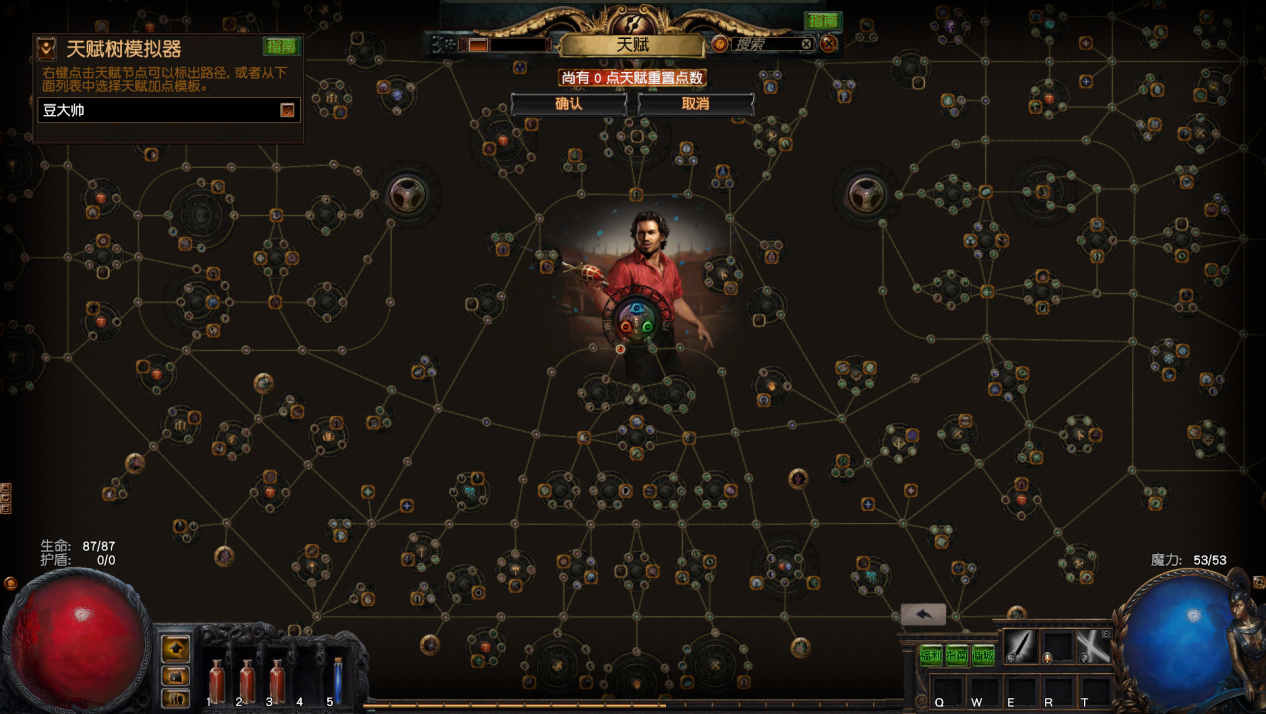Expand the 豆大帅 talent template dropdown

click(x=287, y=110)
